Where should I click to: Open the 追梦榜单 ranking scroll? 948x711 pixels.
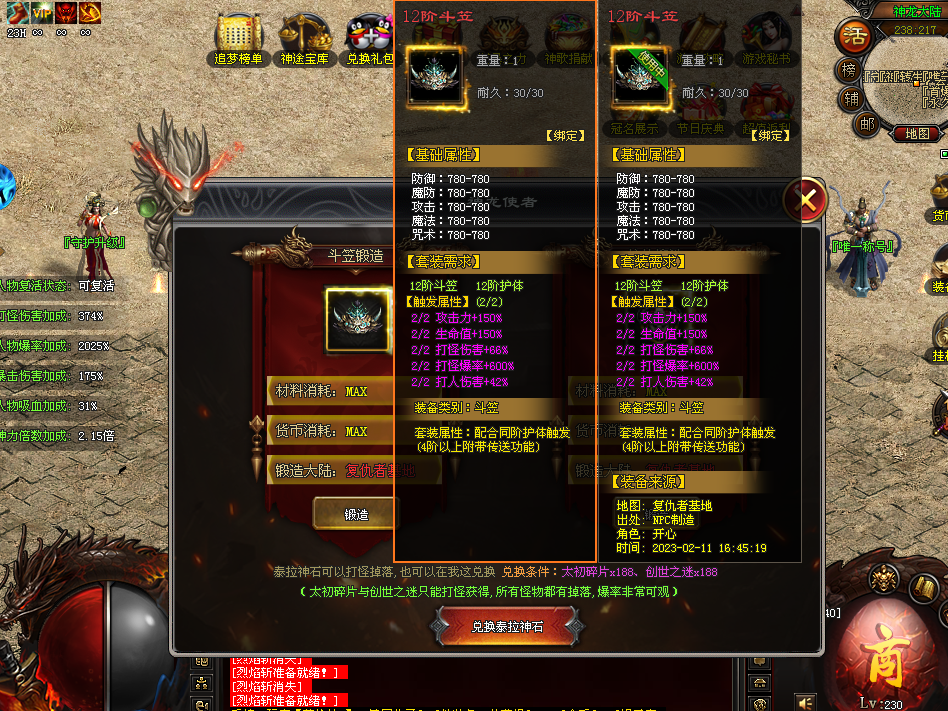pos(238,34)
